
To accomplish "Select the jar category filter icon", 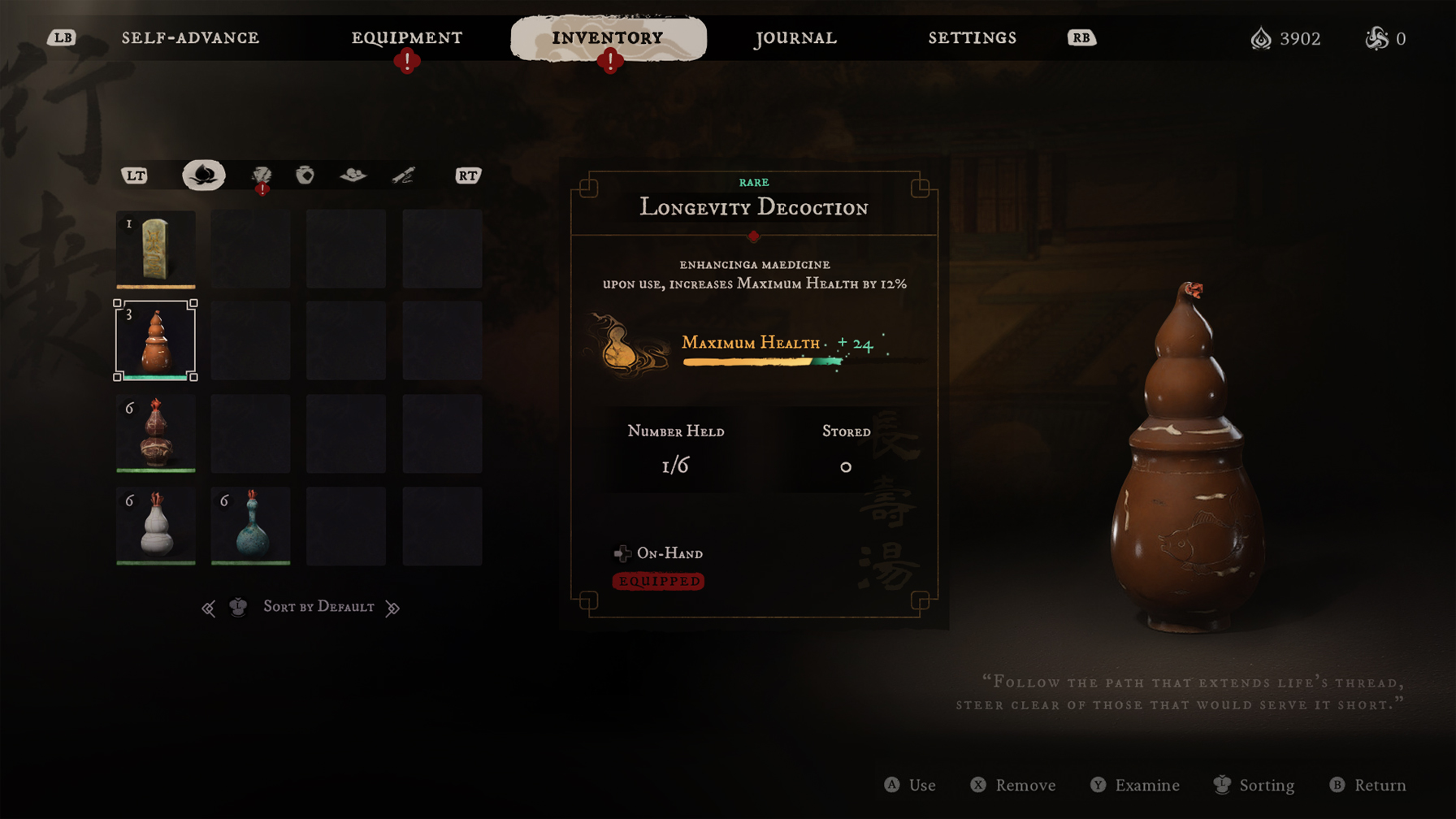I will [x=305, y=175].
